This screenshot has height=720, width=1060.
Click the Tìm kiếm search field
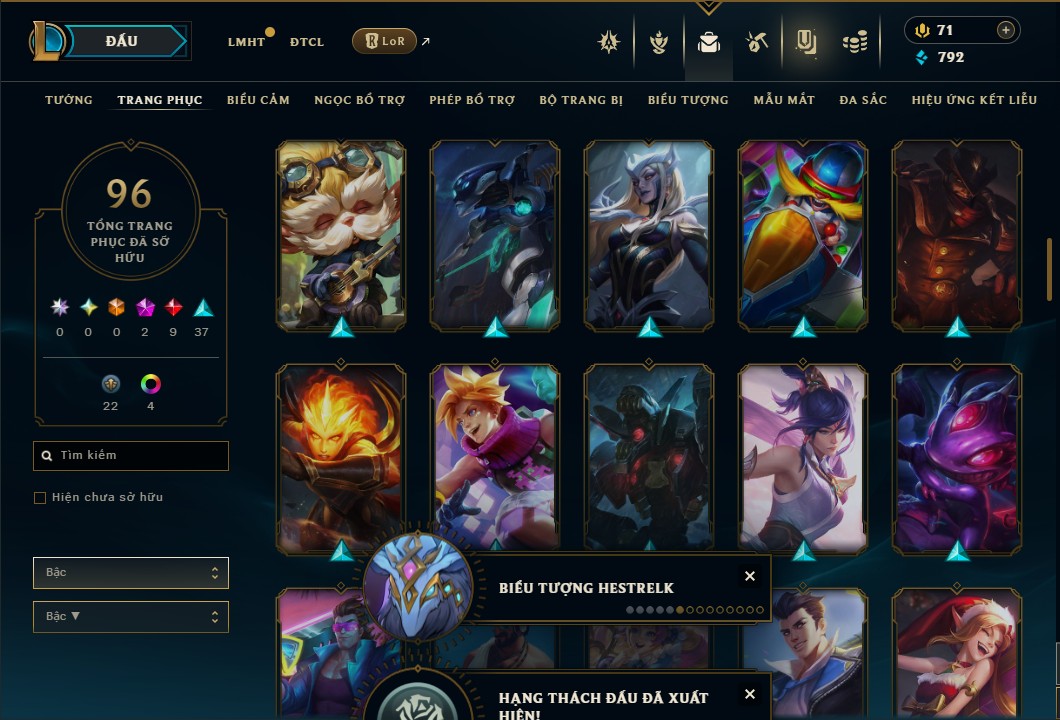pyautogui.click(x=131, y=456)
